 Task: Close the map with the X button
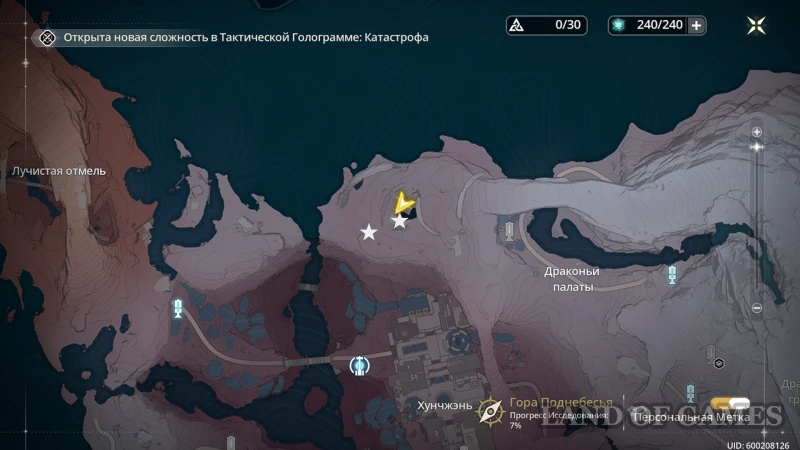point(757,26)
